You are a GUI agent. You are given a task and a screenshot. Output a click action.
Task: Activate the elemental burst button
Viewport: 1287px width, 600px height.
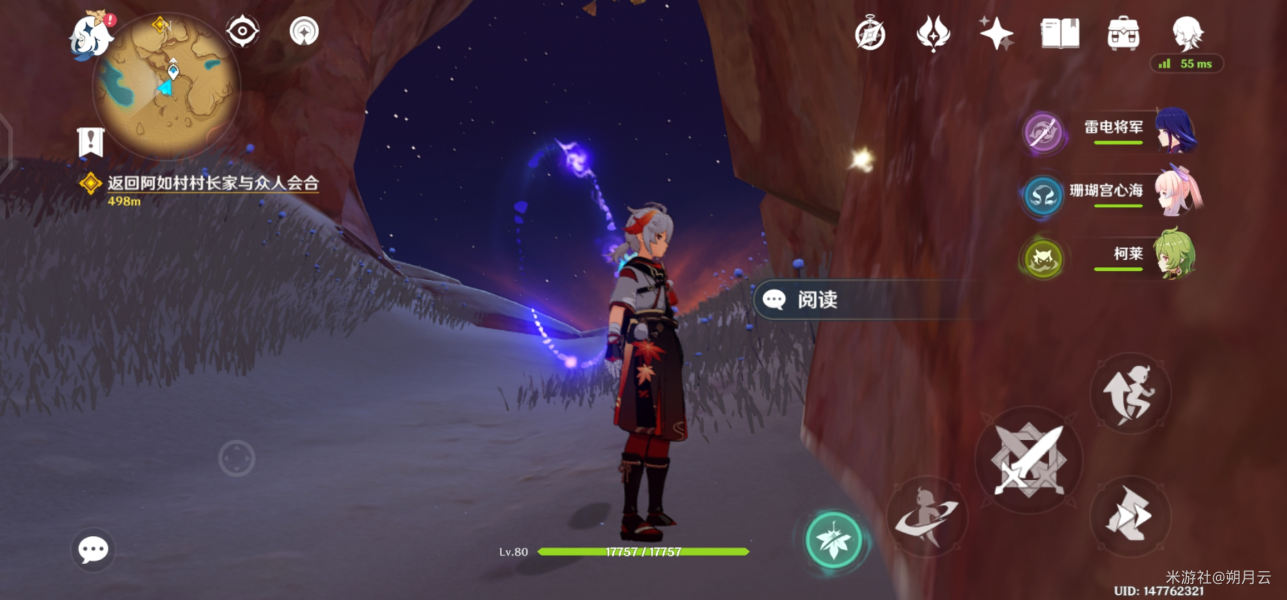coord(925,517)
